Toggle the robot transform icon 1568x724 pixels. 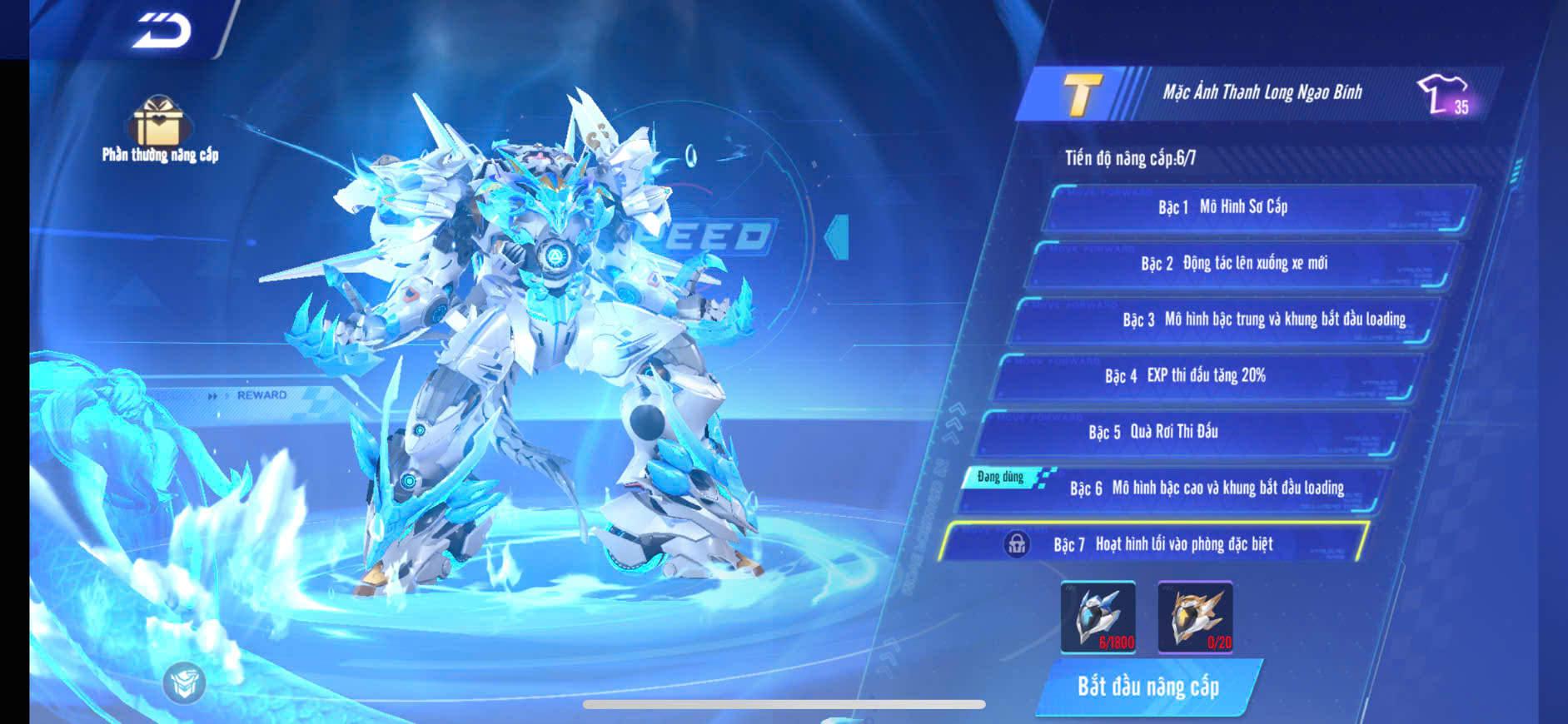184,683
